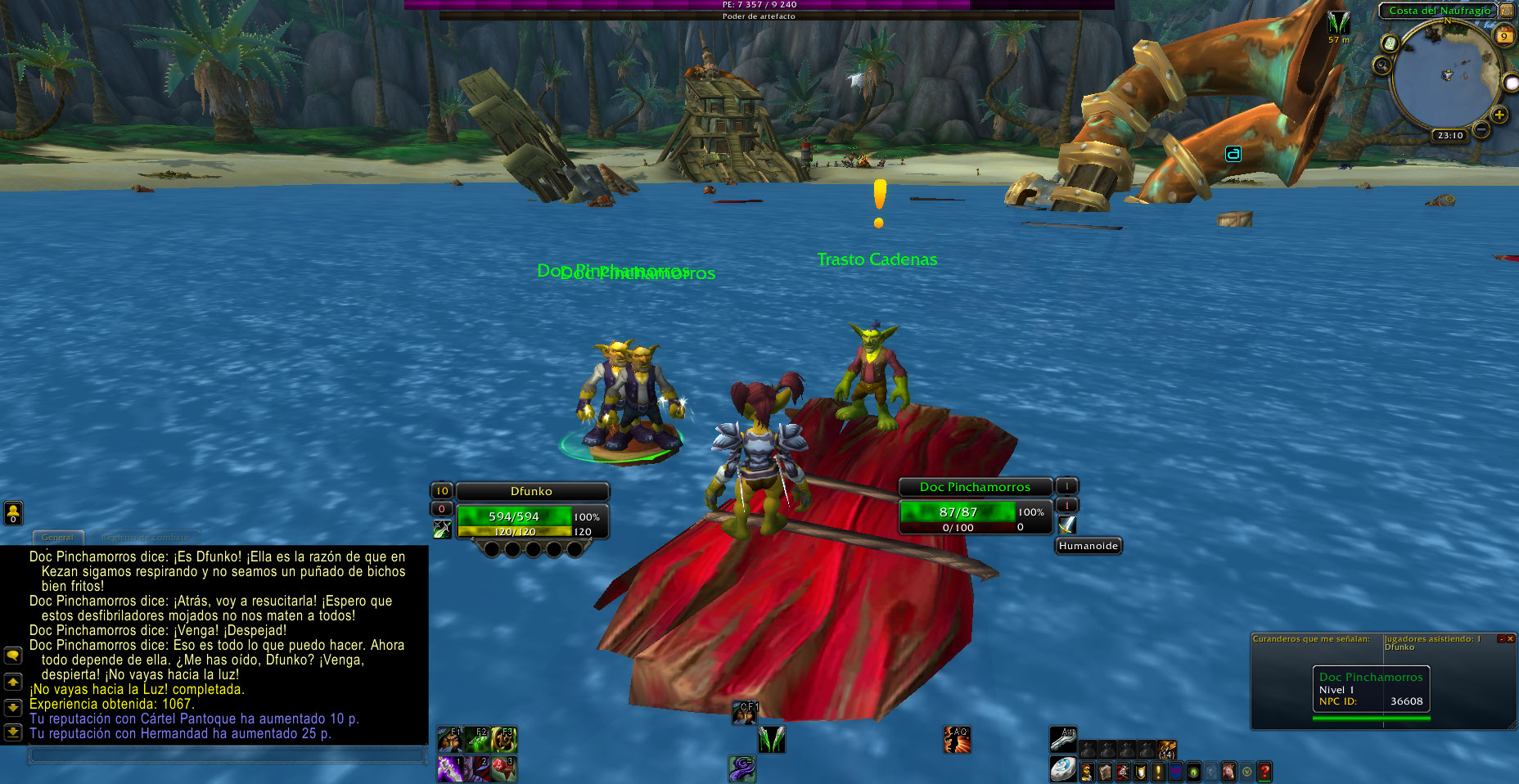
Task: Click the minimap clock showing 23:10
Action: point(1449,135)
